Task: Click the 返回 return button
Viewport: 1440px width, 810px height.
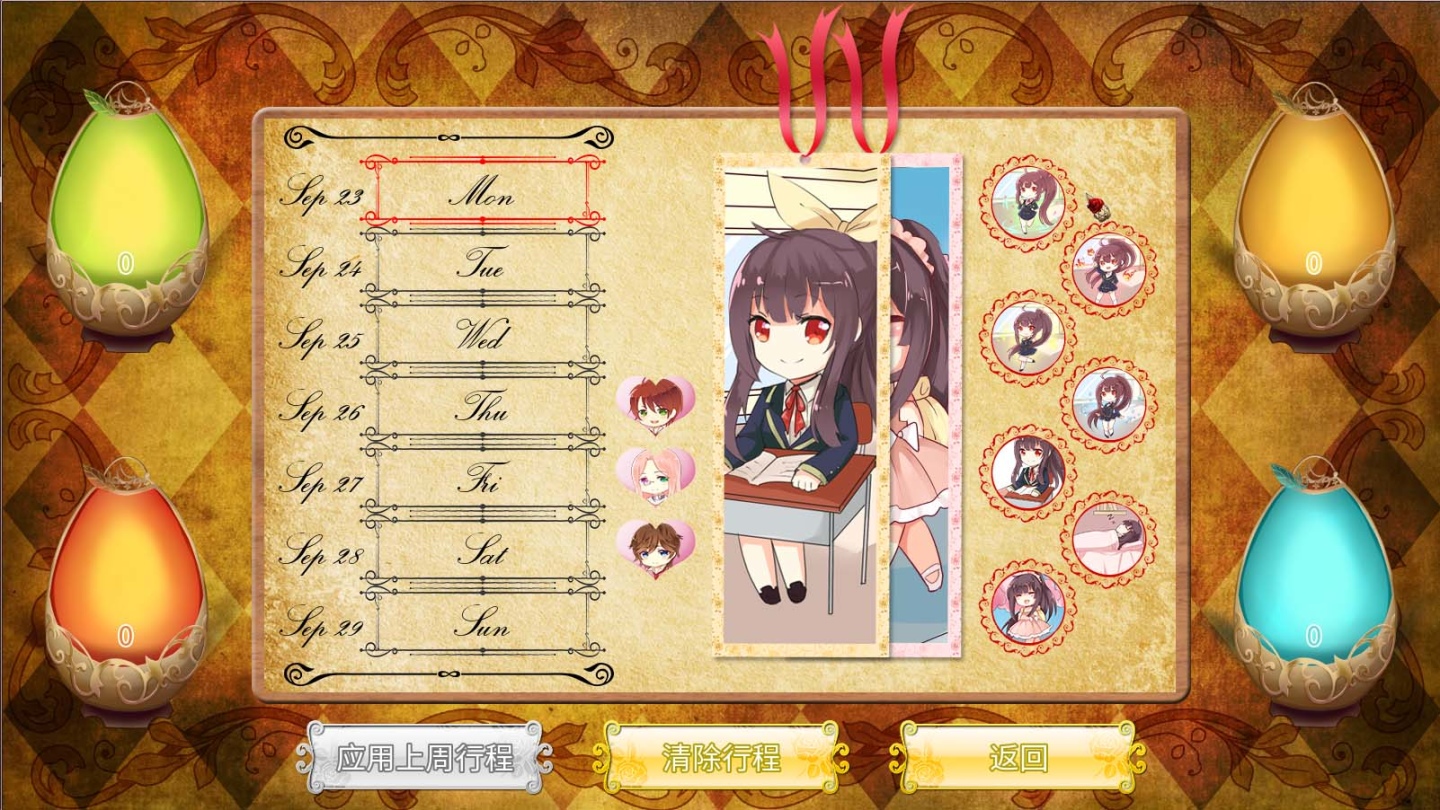Action: tap(1017, 758)
